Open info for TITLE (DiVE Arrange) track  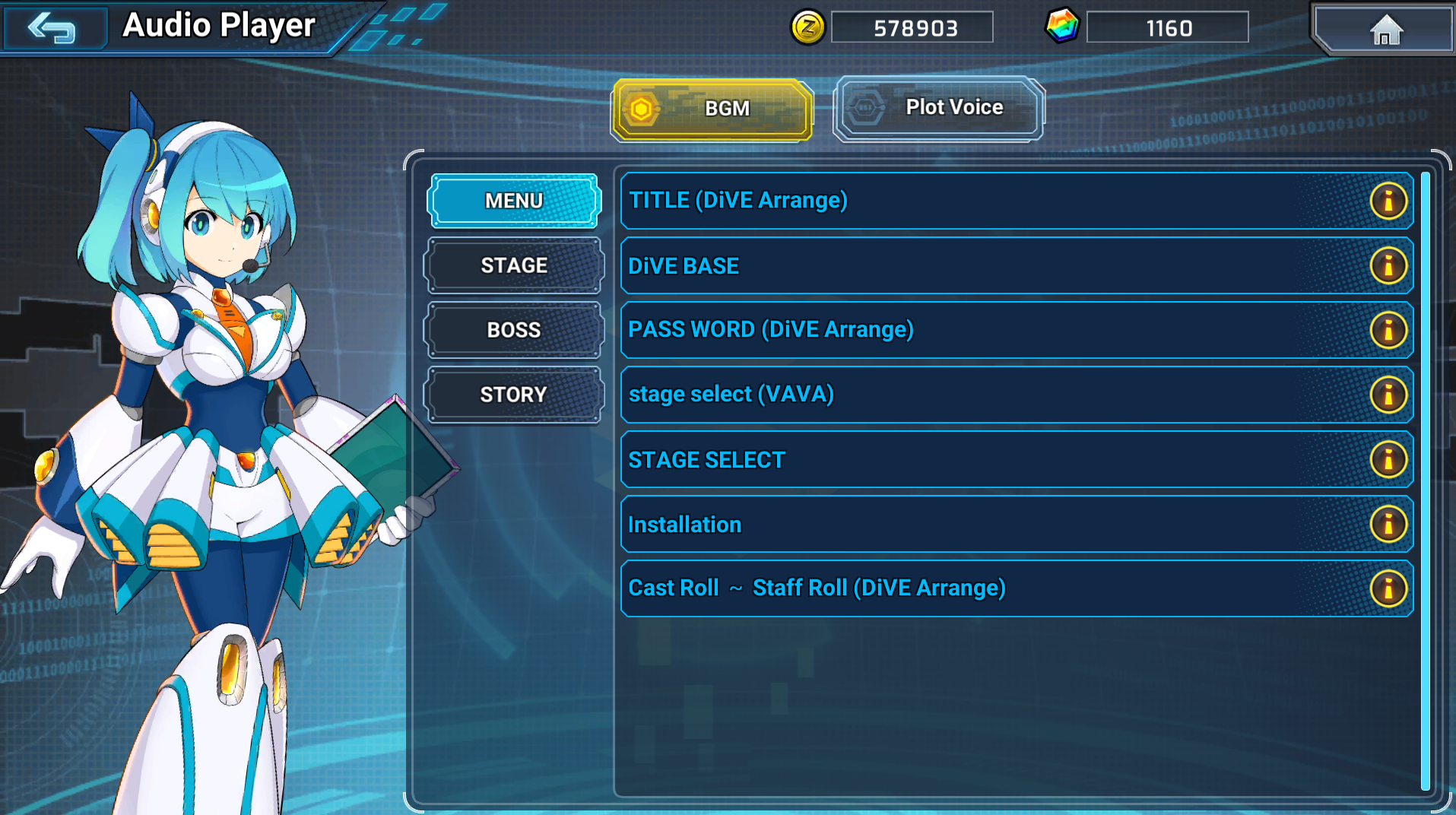click(x=1388, y=200)
